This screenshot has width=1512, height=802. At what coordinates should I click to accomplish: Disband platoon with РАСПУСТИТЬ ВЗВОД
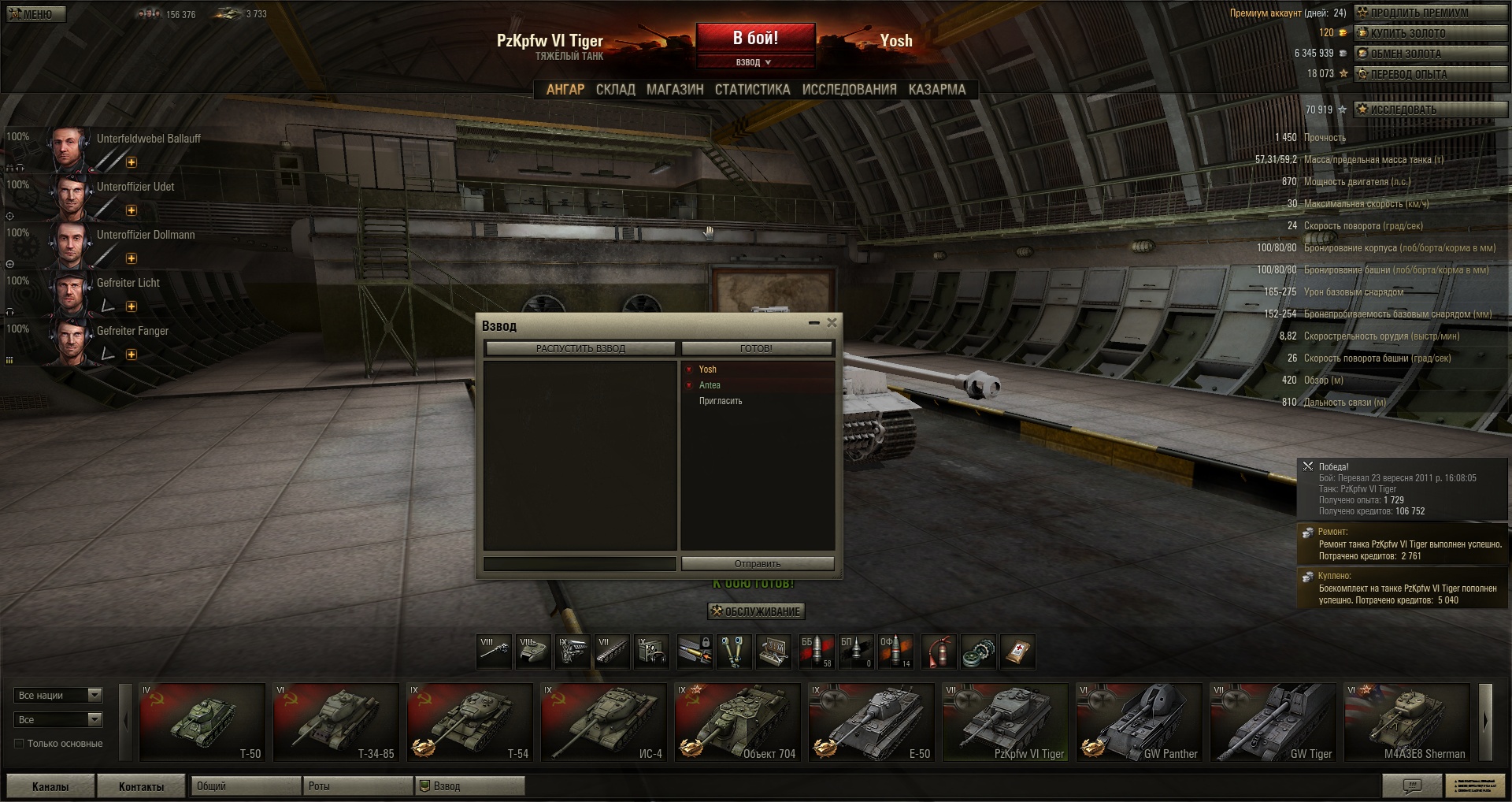point(580,348)
